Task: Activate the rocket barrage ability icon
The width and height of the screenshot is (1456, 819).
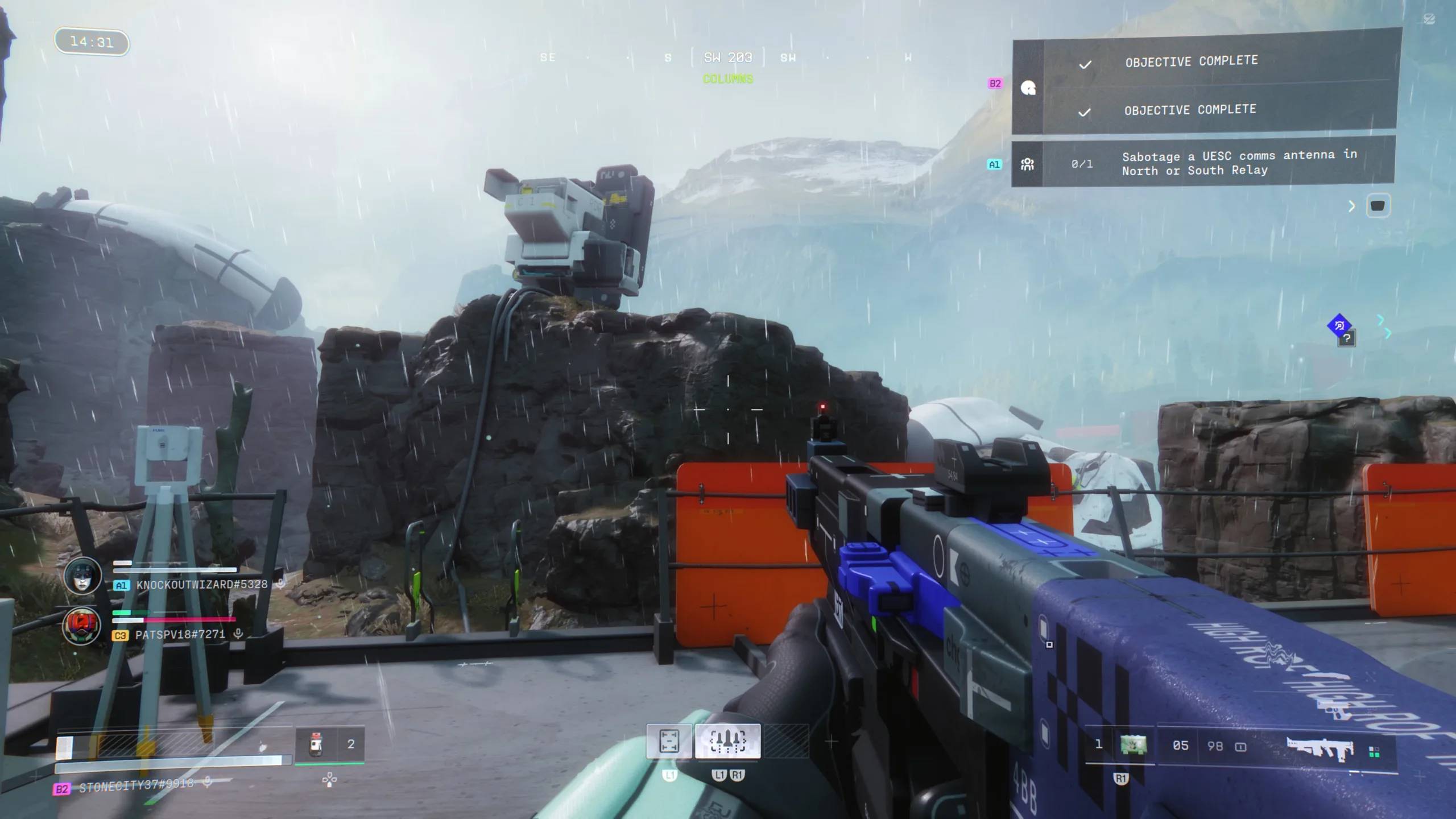Action: pyautogui.click(x=727, y=741)
